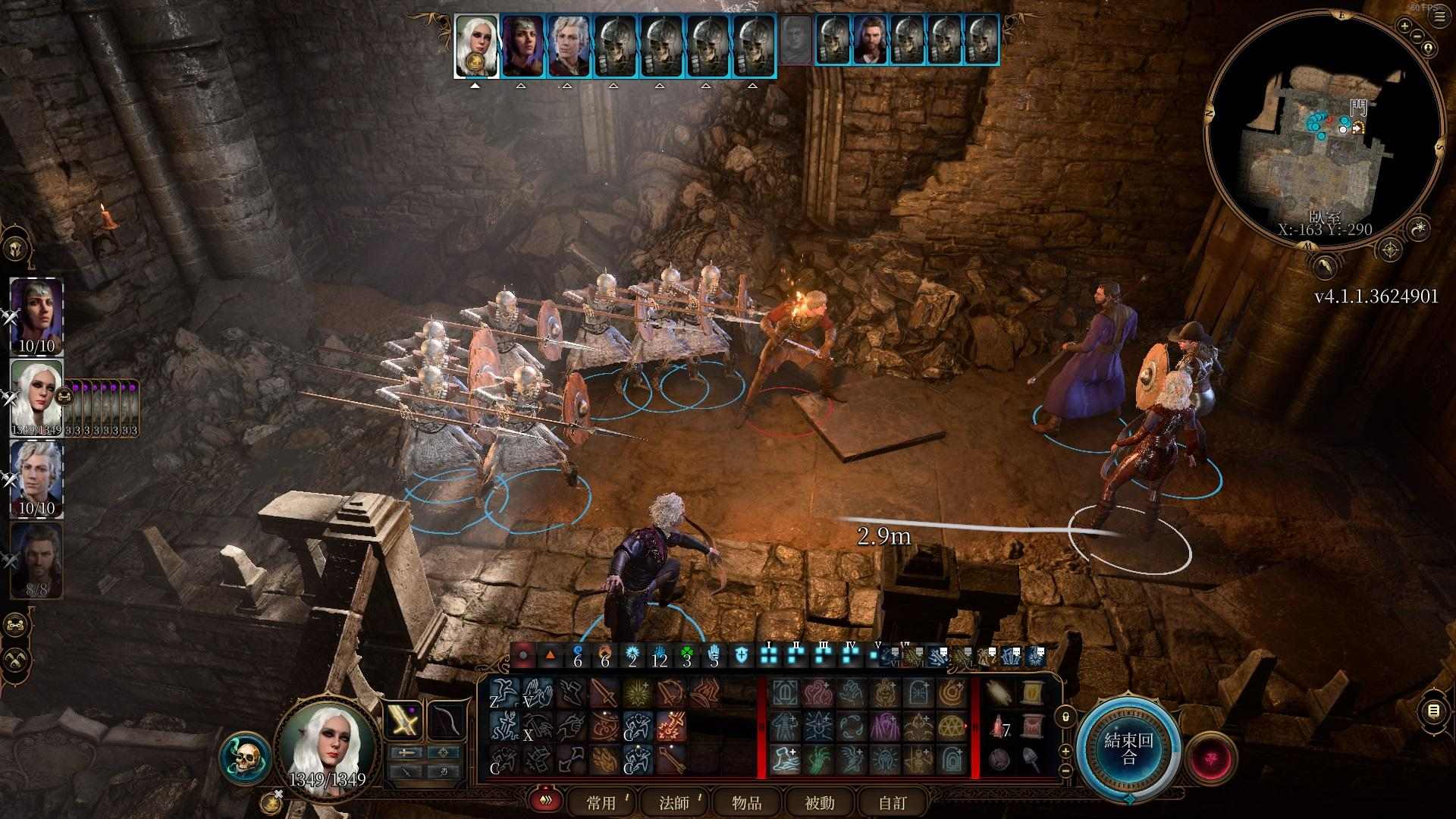Open the 物品 hotbar tab
1456x819 pixels.
tap(745, 802)
